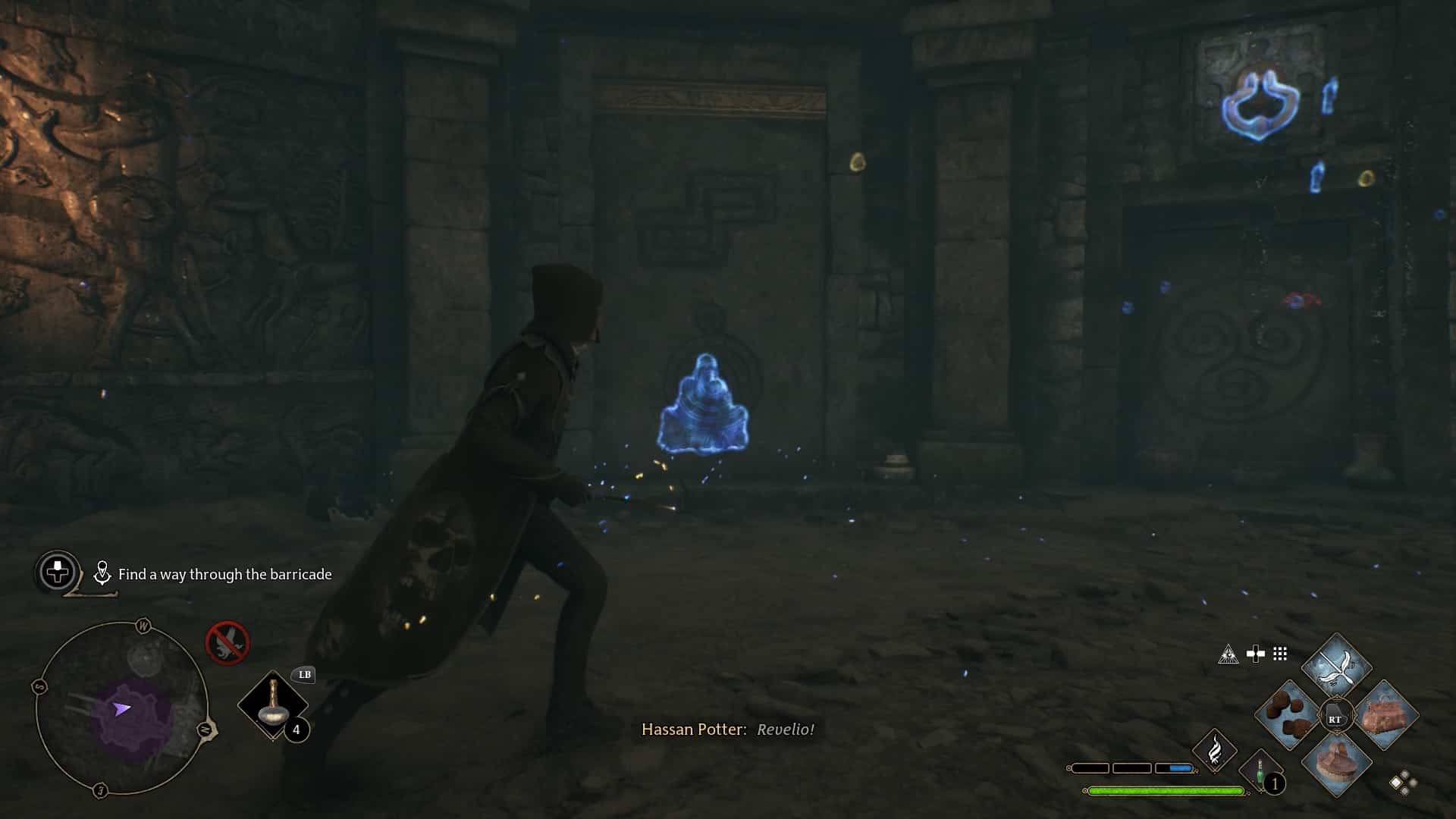
Task: Click the triangular Eye of Merlin indicator
Action: 1228,654
